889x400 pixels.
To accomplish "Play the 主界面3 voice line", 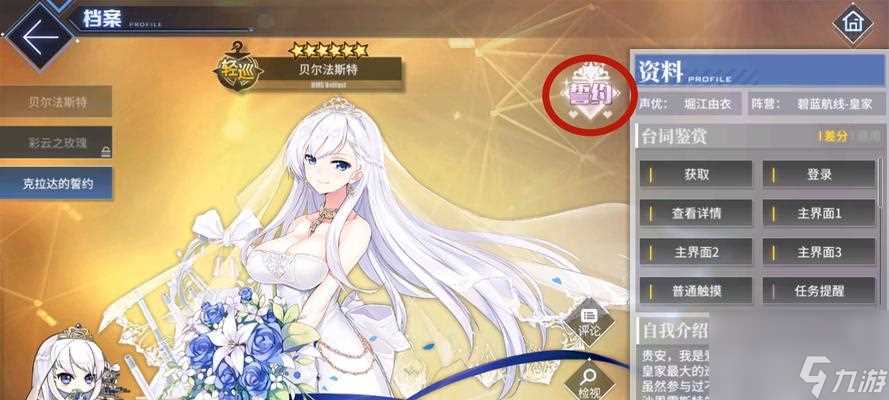I will [819, 251].
